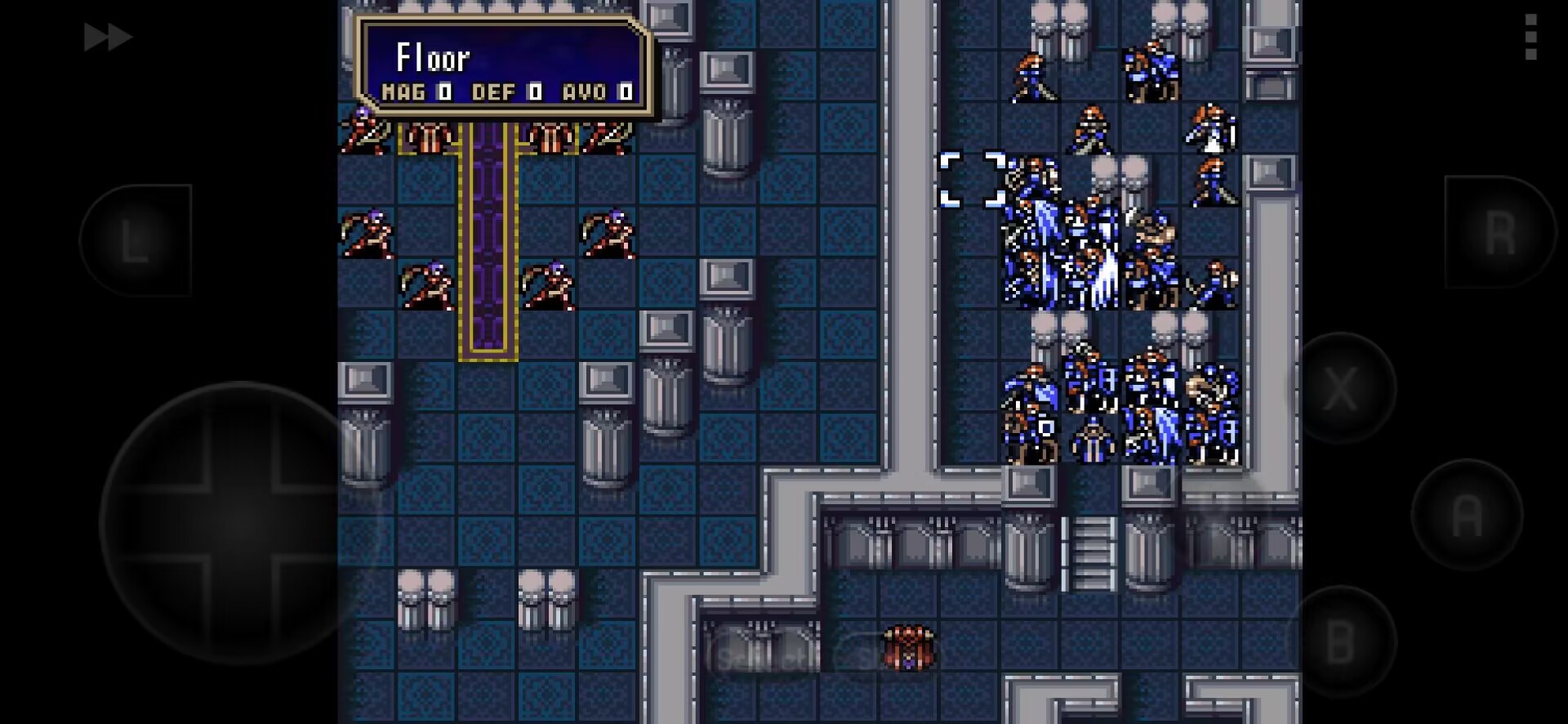
Task: Tap the R shoulder button overlay
Action: click(1499, 233)
